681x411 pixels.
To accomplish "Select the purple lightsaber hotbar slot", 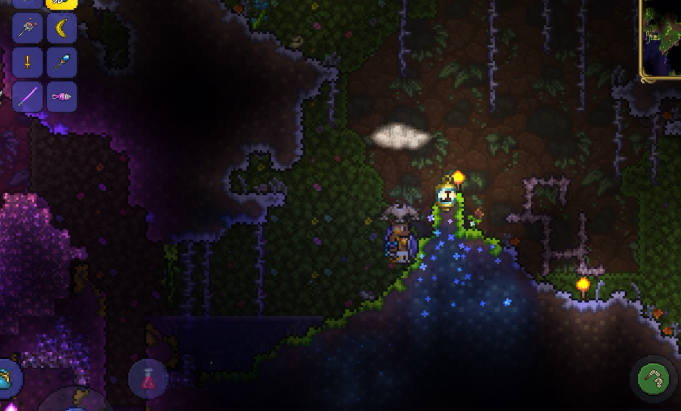I will tap(27, 97).
